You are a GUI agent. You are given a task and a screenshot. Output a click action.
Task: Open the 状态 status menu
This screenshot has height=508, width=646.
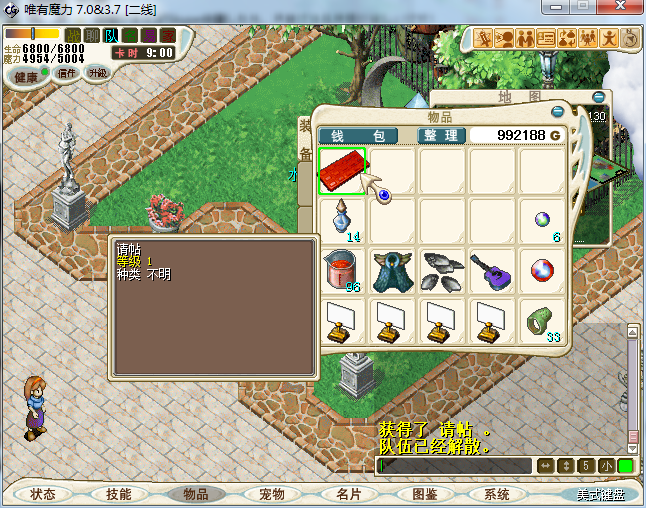[43, 494]
